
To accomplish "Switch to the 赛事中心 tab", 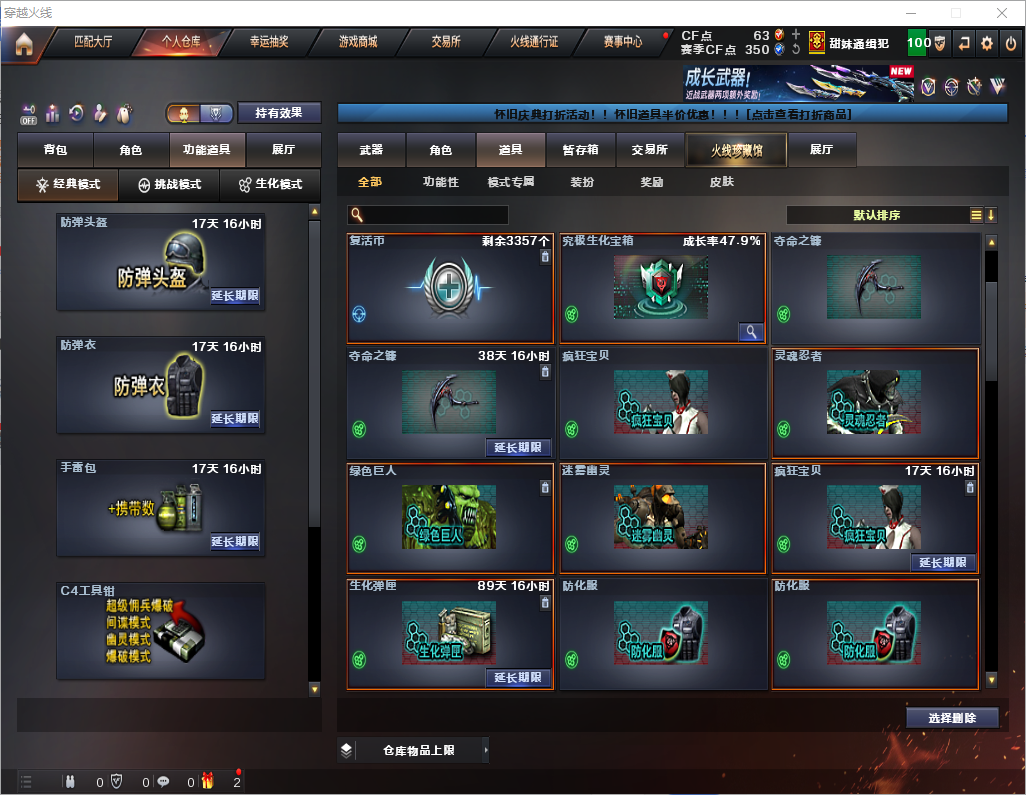I will (622, 42).
